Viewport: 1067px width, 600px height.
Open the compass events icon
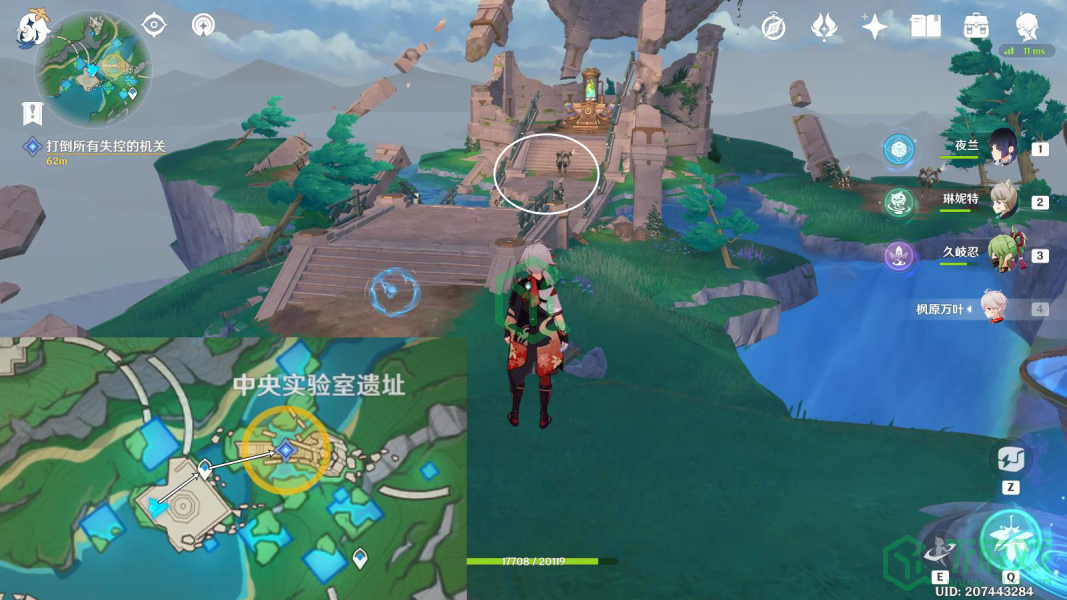[x=773, y=27]
